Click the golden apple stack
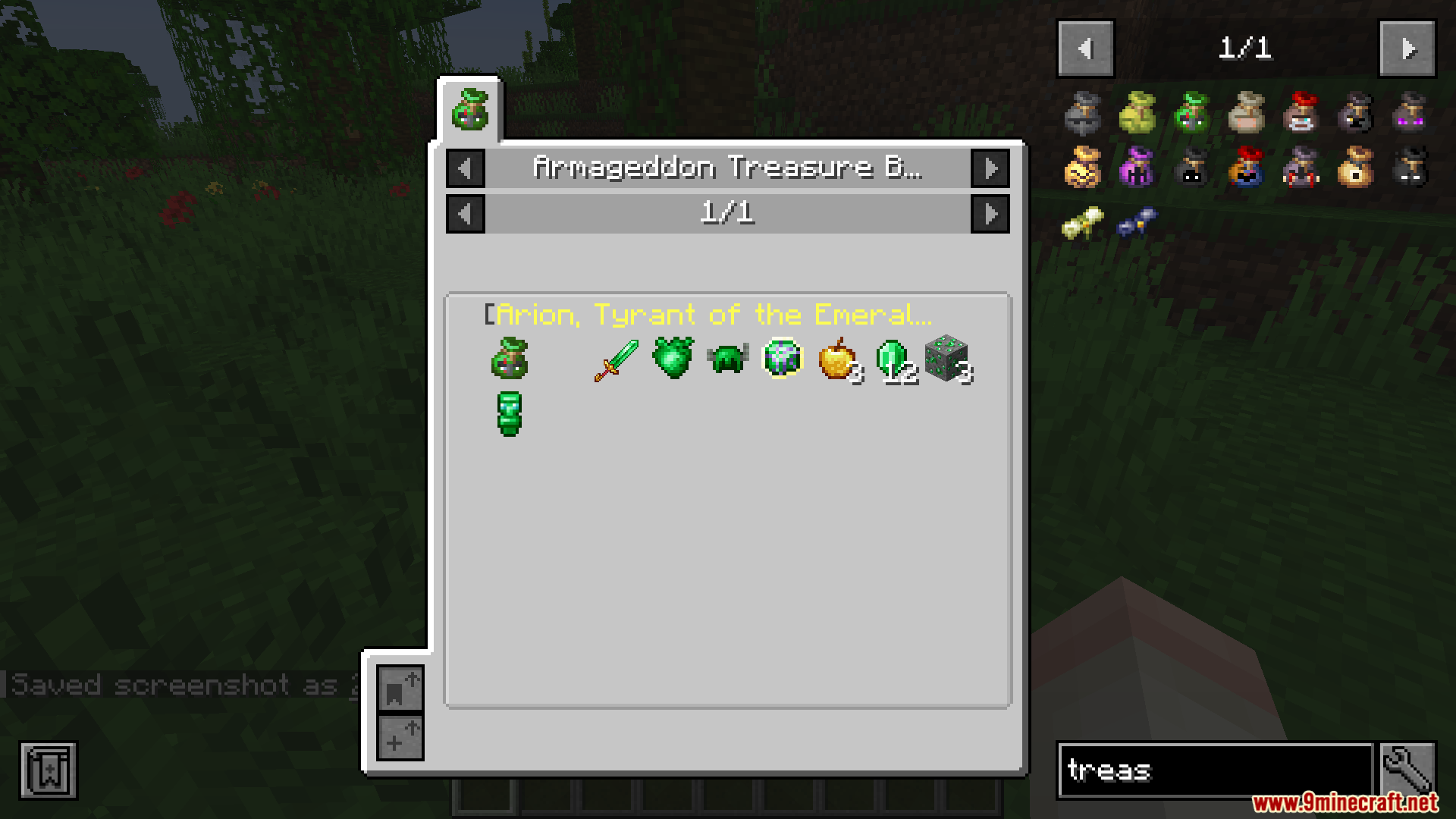The width and height of the screenshot is (1456, 819). click(836, 359)
